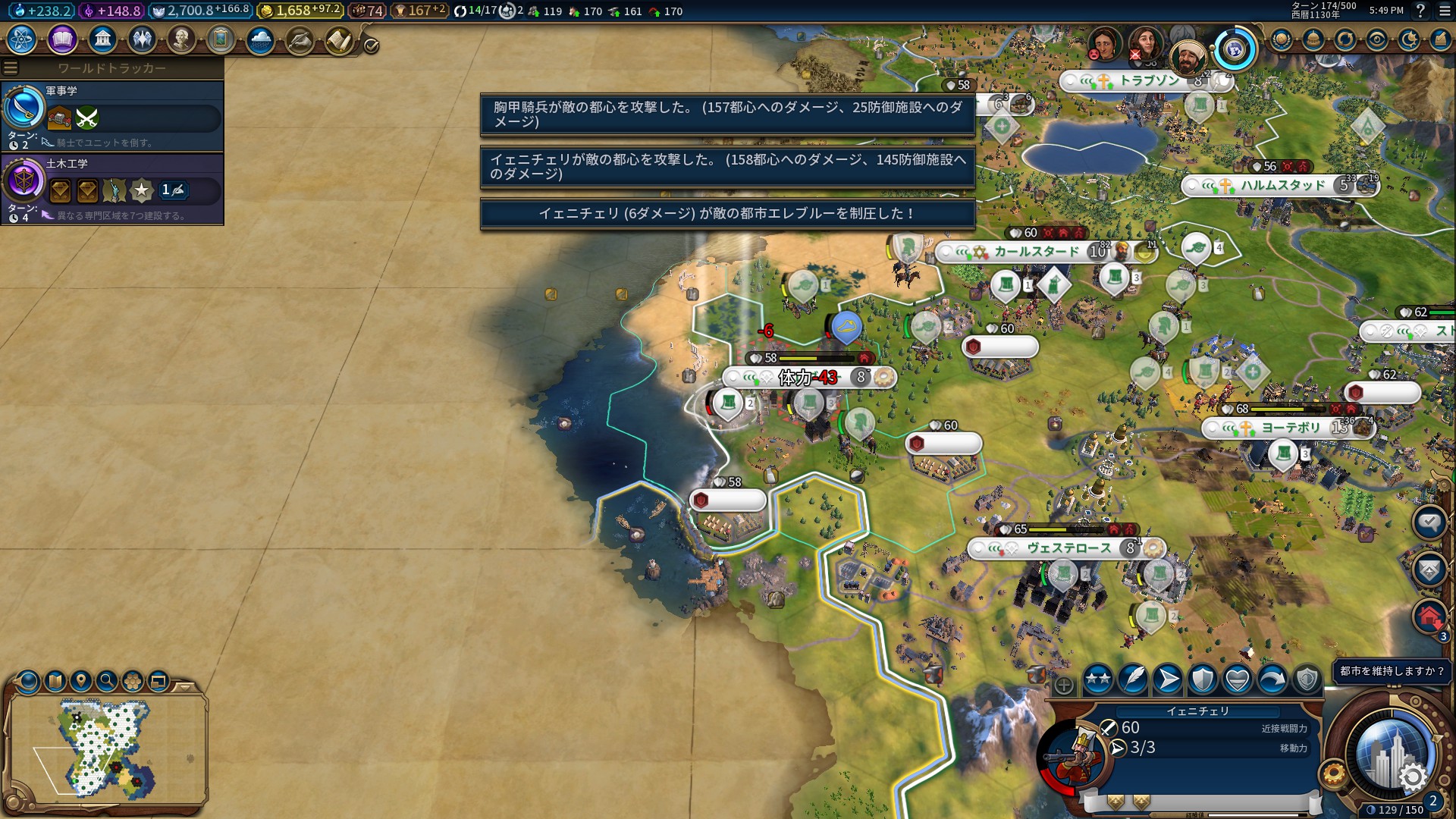The height and width of the screenshot is (819, 1456).
Task: Open the government building icon
Action: click(102, 39)
